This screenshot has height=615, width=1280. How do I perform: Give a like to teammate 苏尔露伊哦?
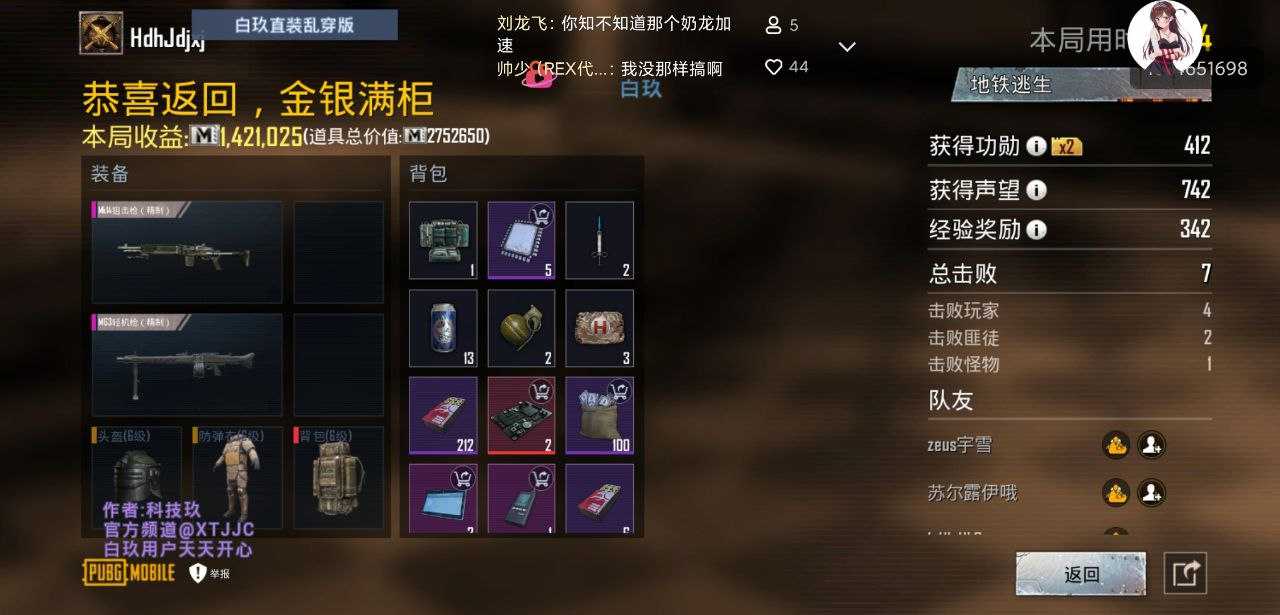pyautogui.click(x=1116, y=492)
